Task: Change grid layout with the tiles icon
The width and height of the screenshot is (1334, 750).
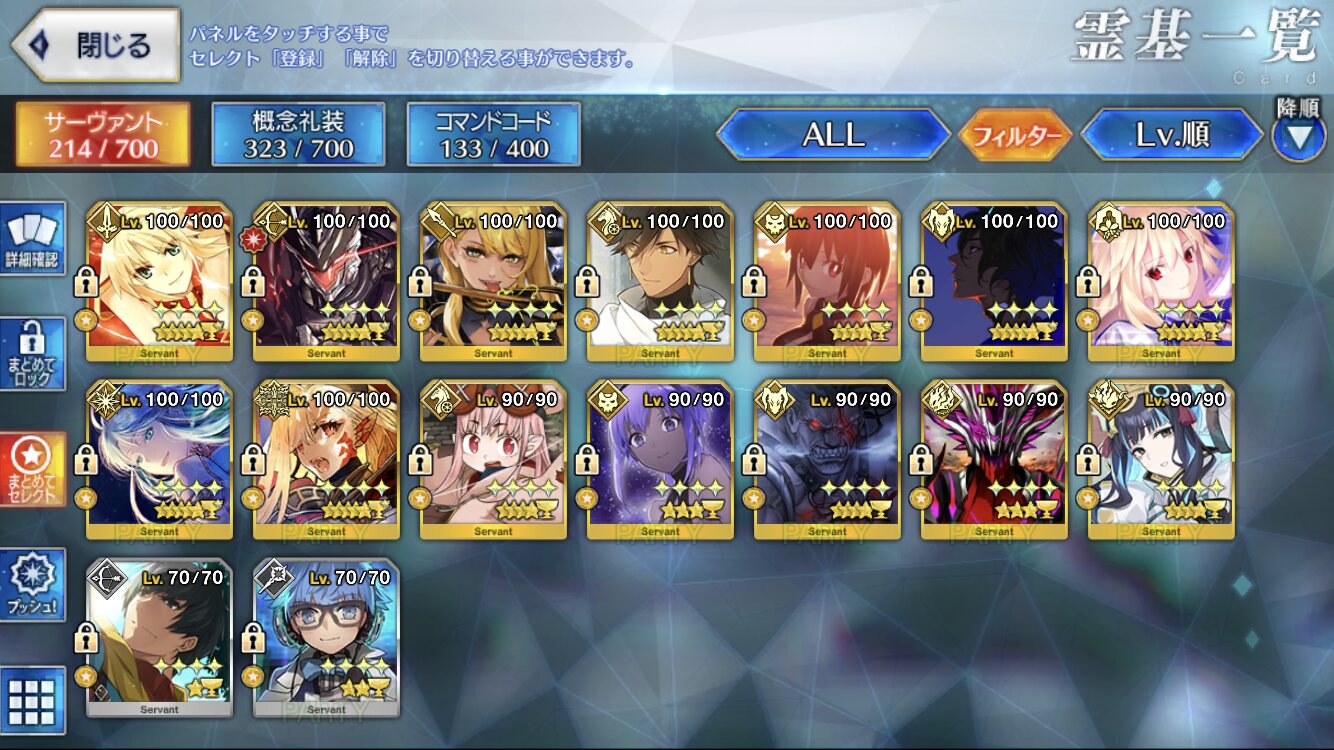Action: [33, 700]
